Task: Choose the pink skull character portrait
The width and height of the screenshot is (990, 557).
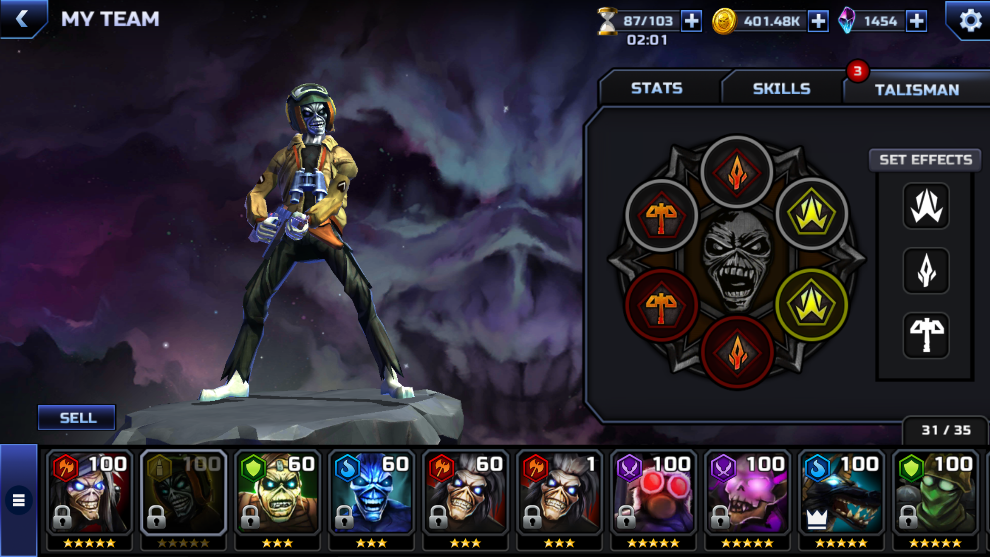Action: [x=748, y=497]
